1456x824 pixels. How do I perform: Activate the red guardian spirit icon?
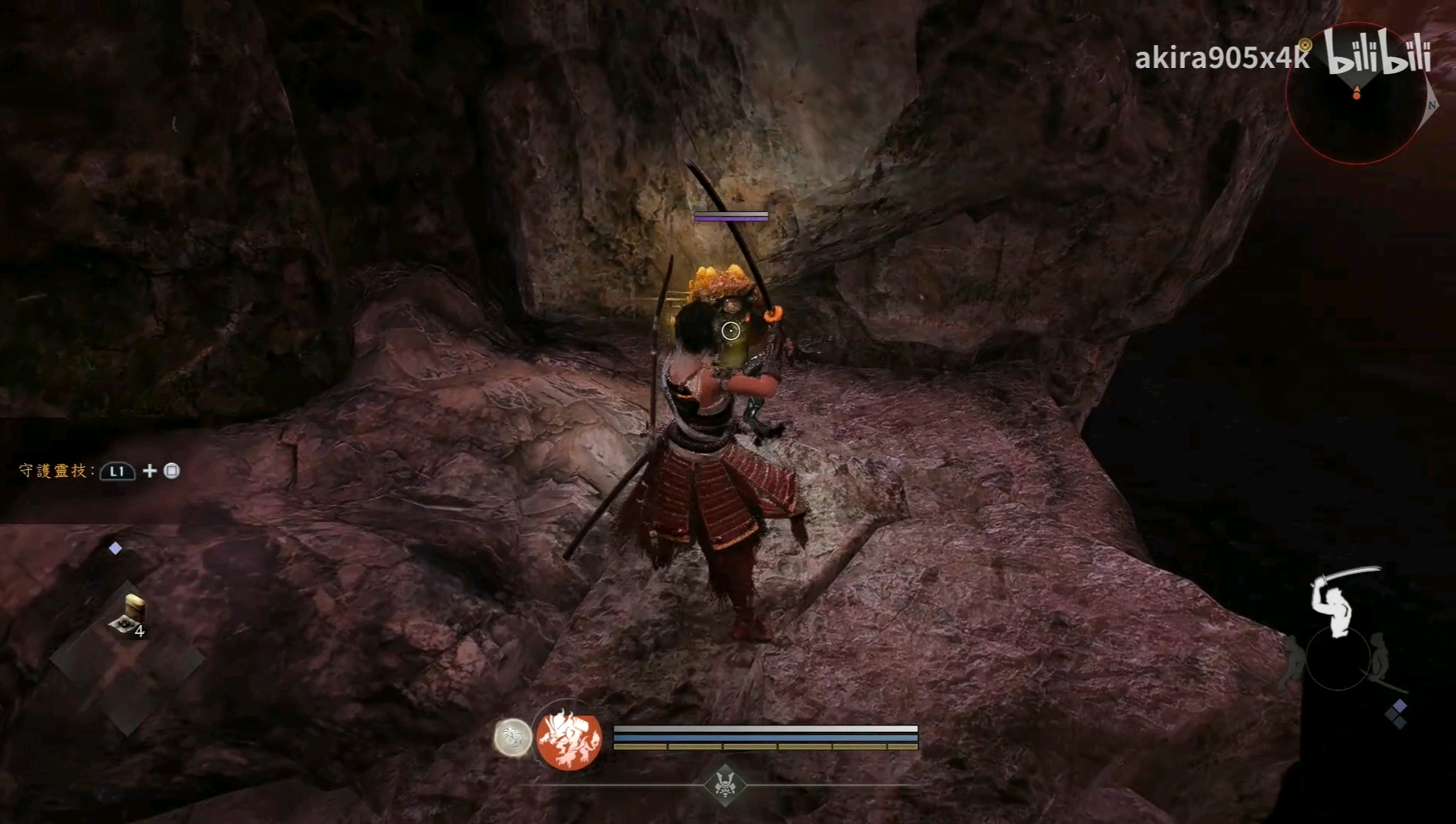(x=569, y=739)
